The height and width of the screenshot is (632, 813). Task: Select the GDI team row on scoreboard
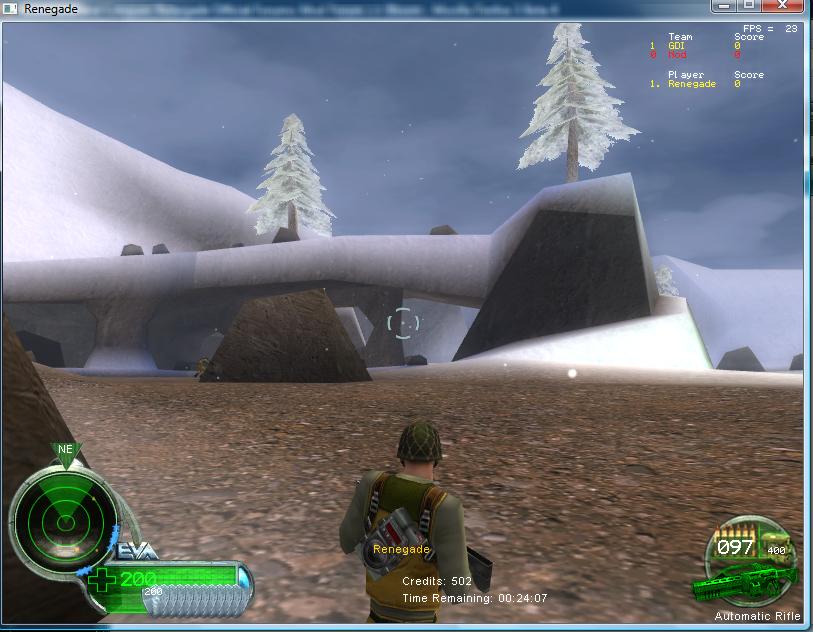click(x=694, y=46)
